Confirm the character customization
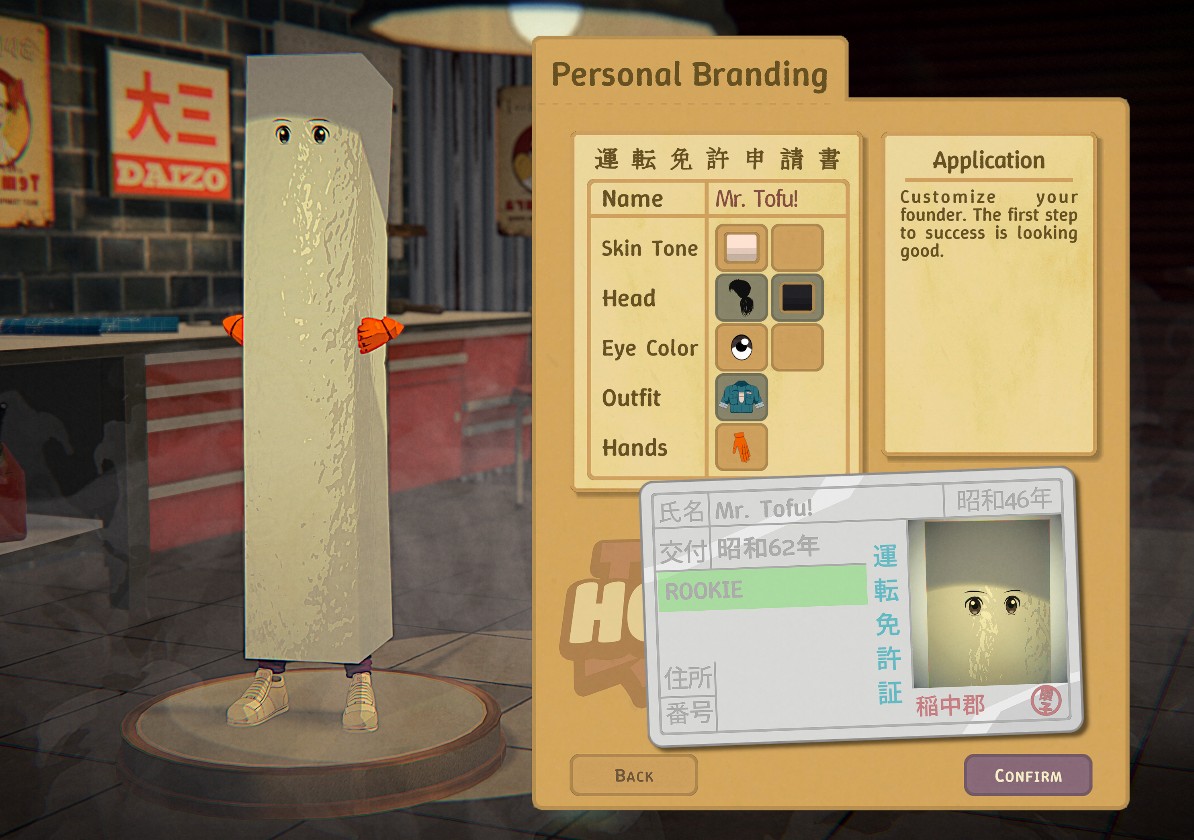The width and height of the screenshot is (1194, 840). tap(1027, 775)
